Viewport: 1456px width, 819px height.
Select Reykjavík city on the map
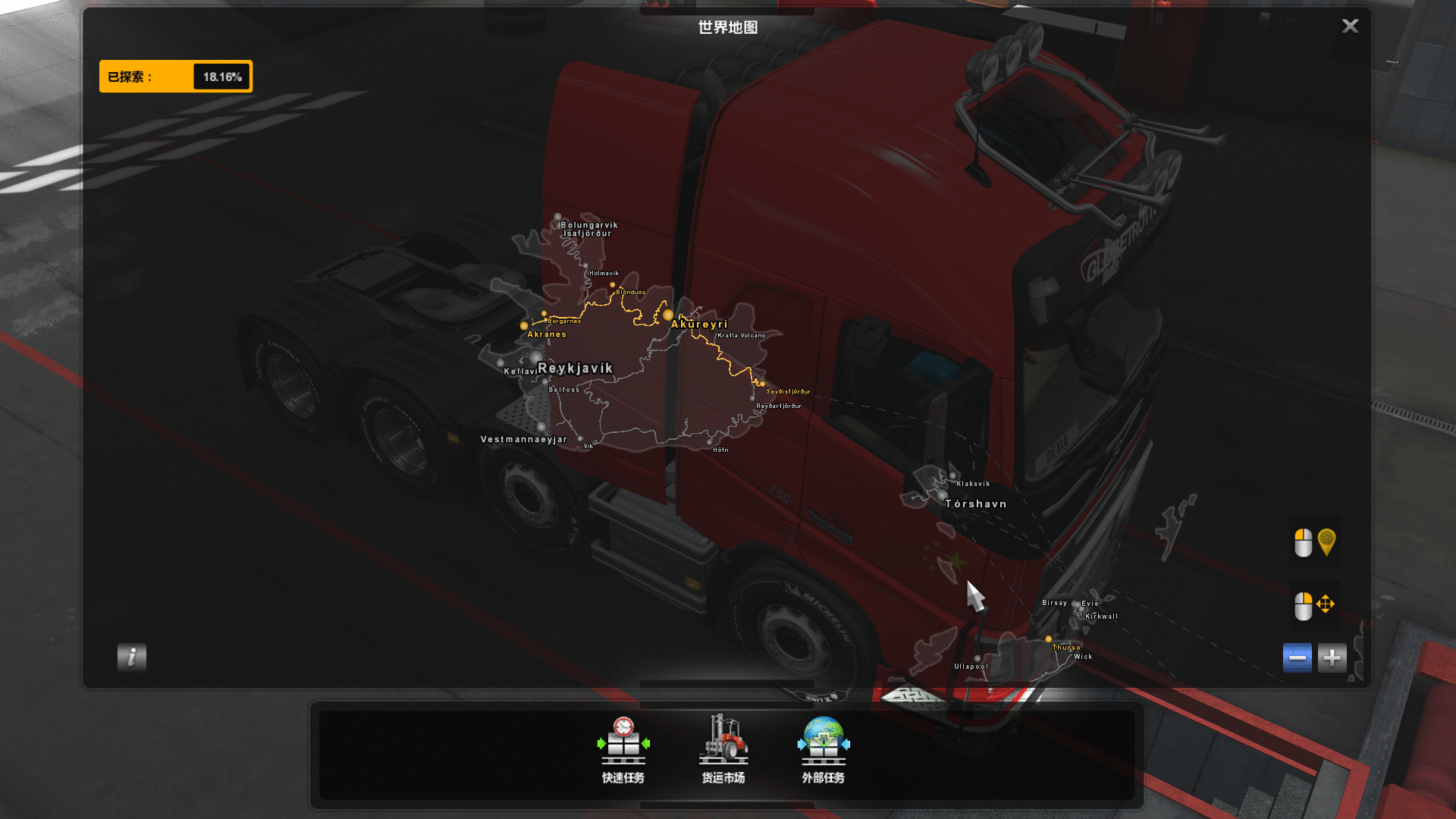[x=574, y=368]
